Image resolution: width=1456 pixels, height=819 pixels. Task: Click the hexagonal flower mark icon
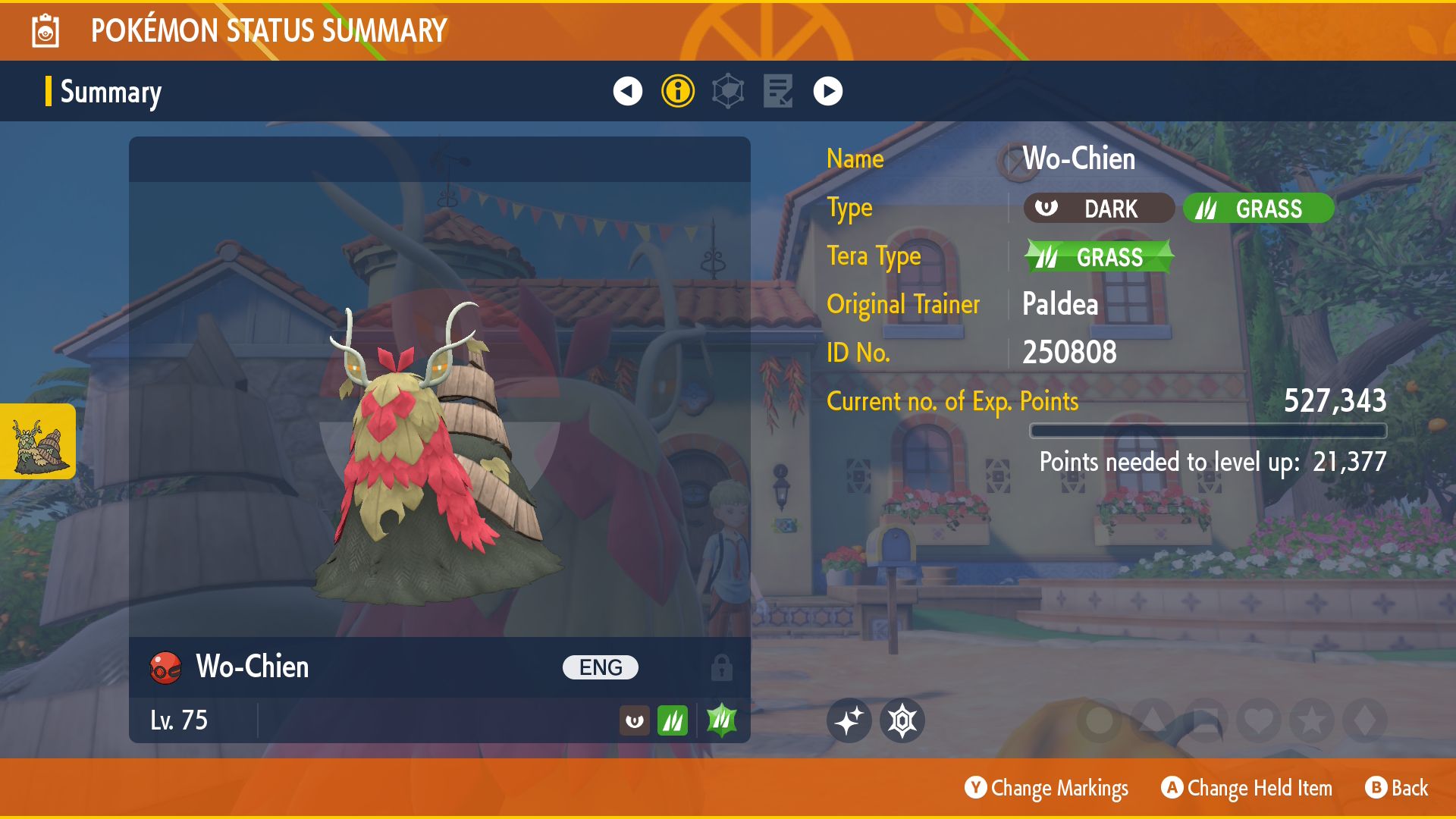(x=902, y=720)
